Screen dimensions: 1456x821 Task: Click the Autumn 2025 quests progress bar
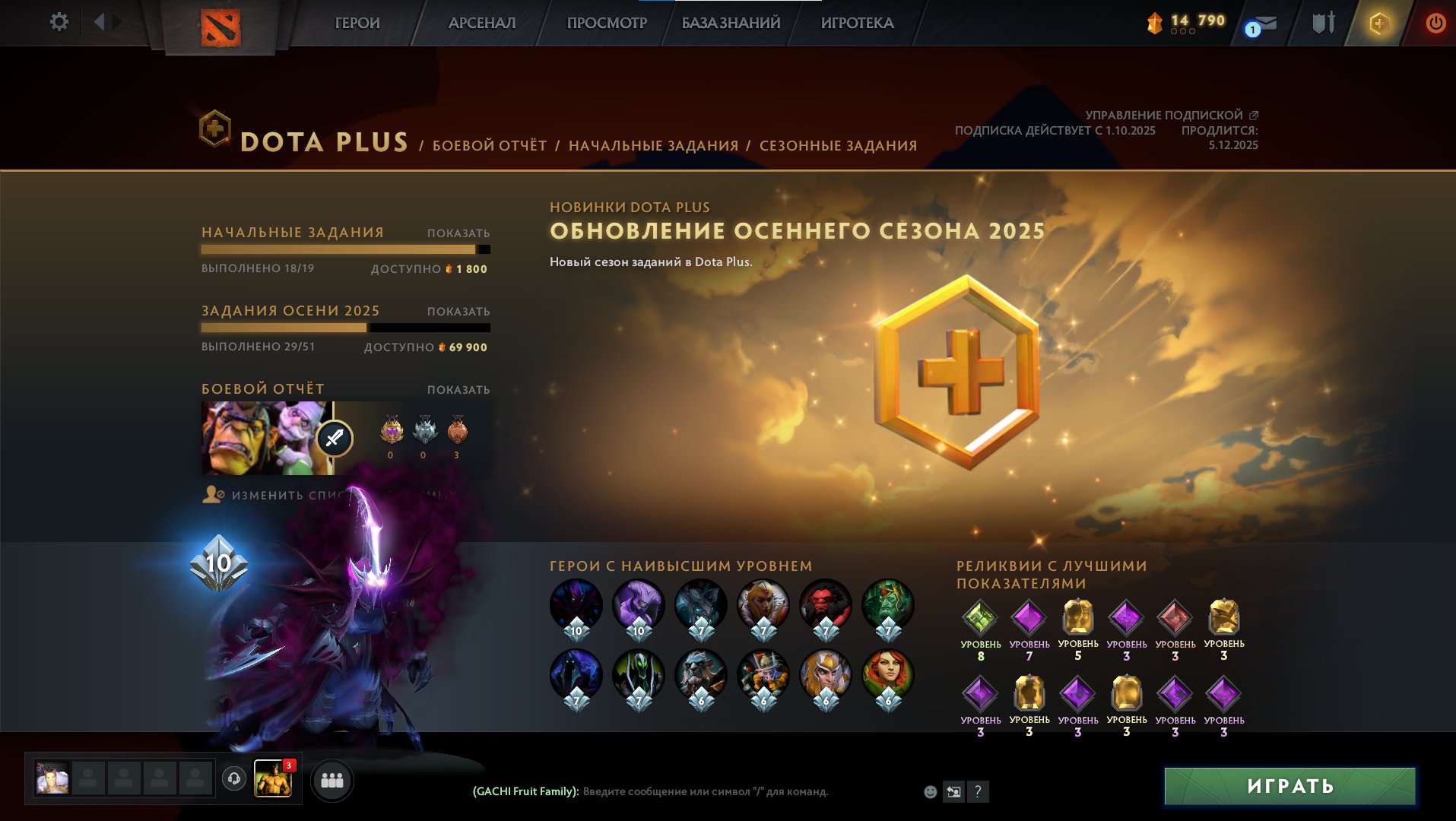coord(346,327)
